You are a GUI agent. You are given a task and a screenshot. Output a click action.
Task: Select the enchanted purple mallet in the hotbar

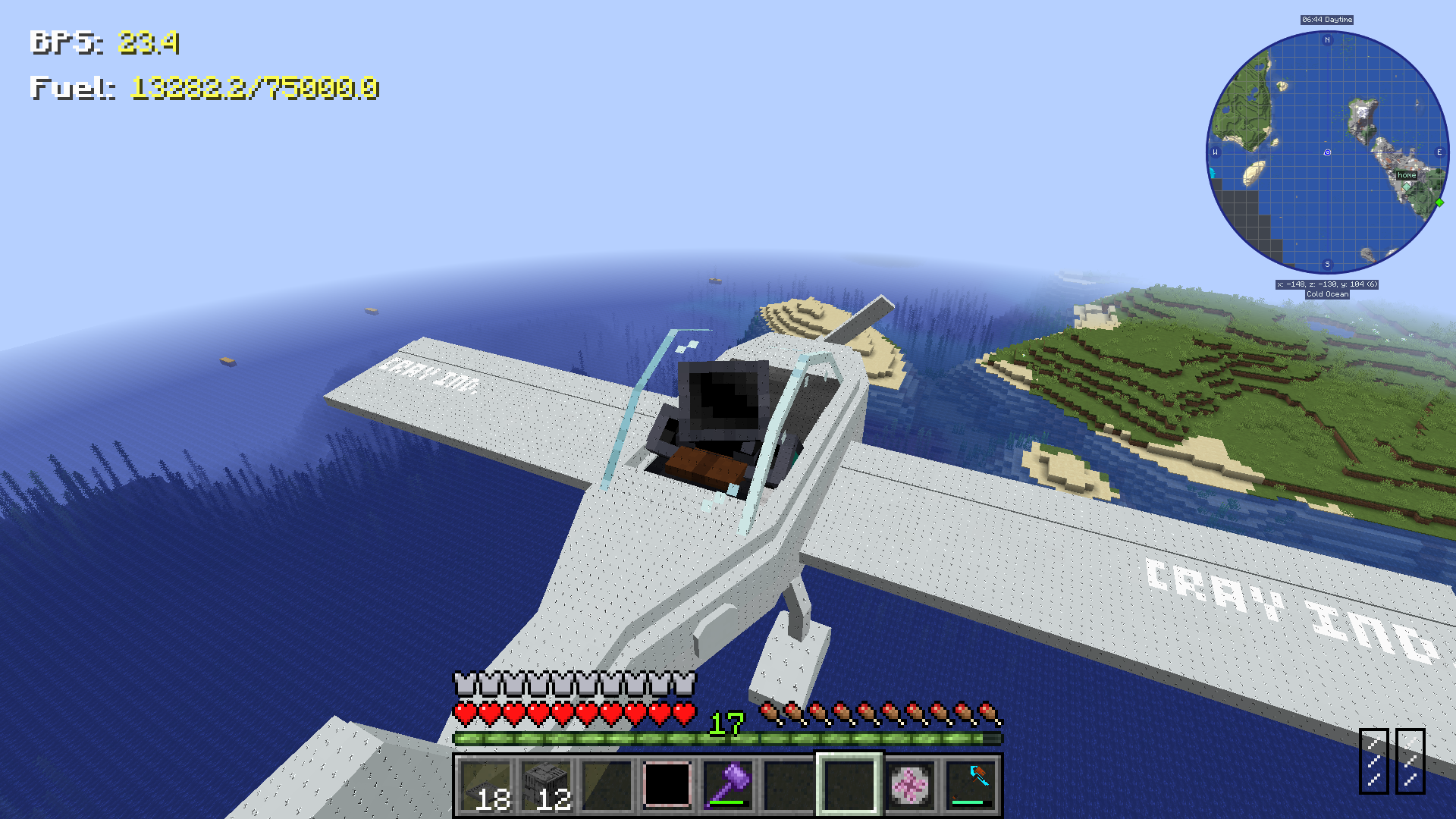[x=726, y=785]
